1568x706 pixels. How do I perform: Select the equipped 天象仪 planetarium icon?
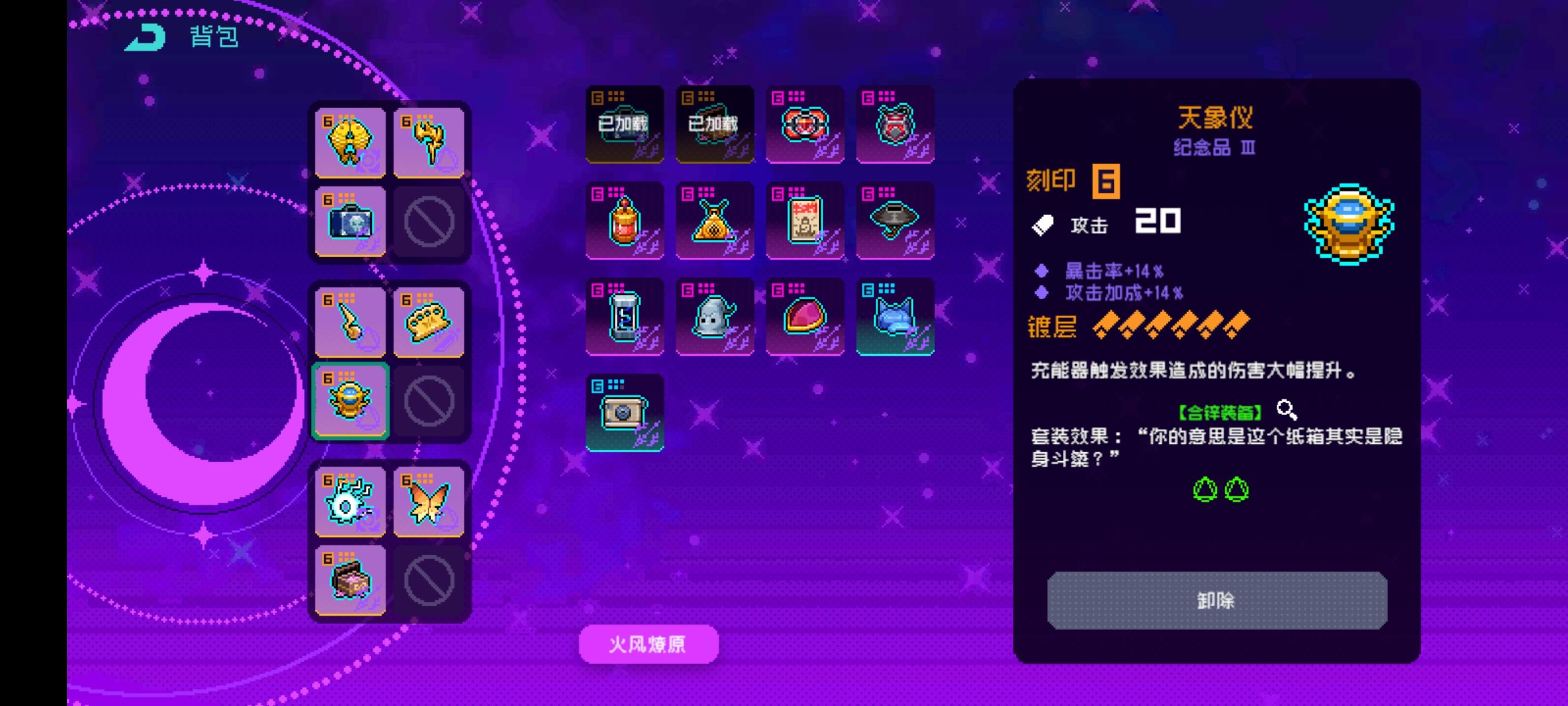pos(350,400)
